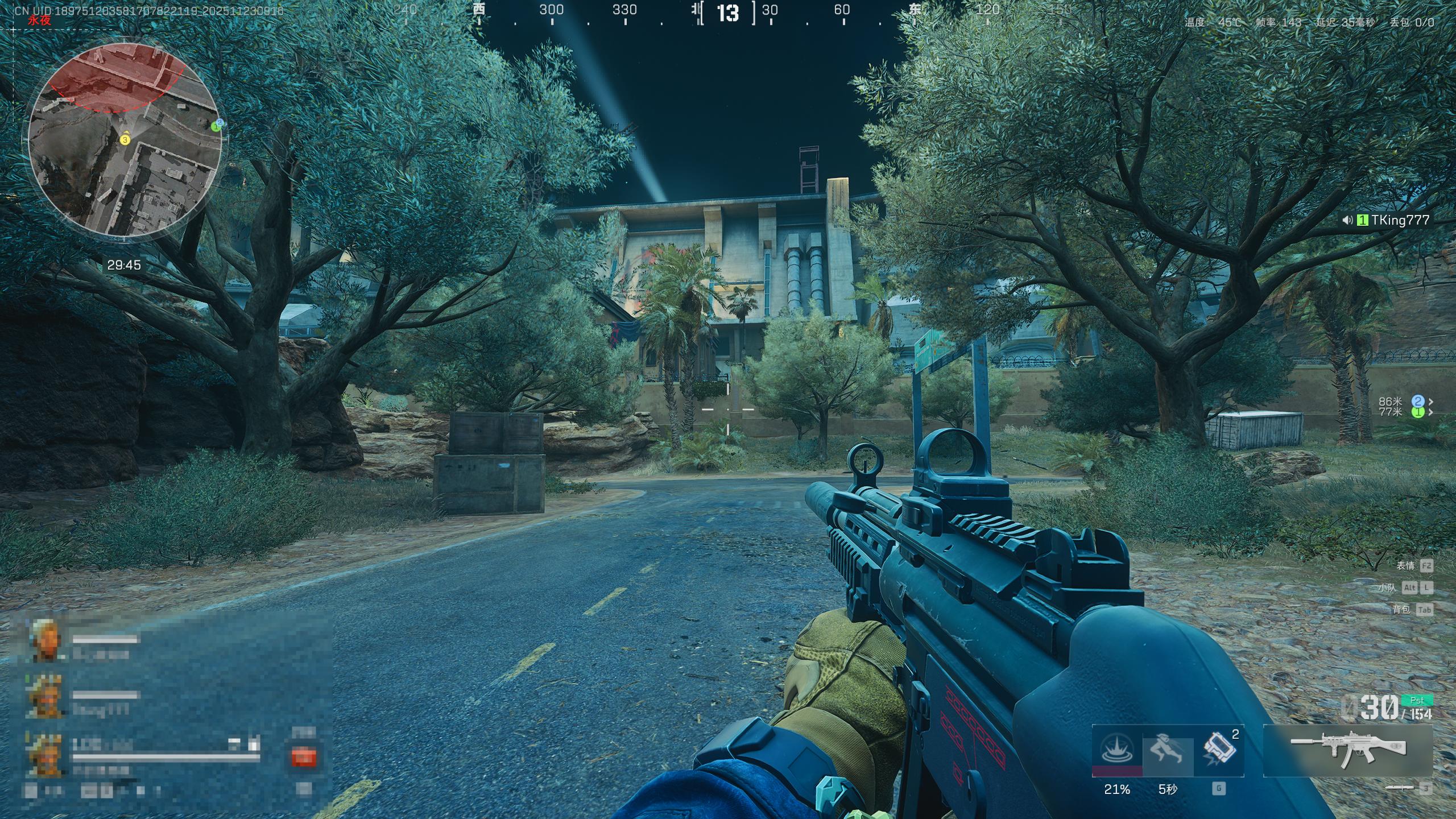Click the compass heading bar showing 13
Screen dimensions: 1456x819
728,13
